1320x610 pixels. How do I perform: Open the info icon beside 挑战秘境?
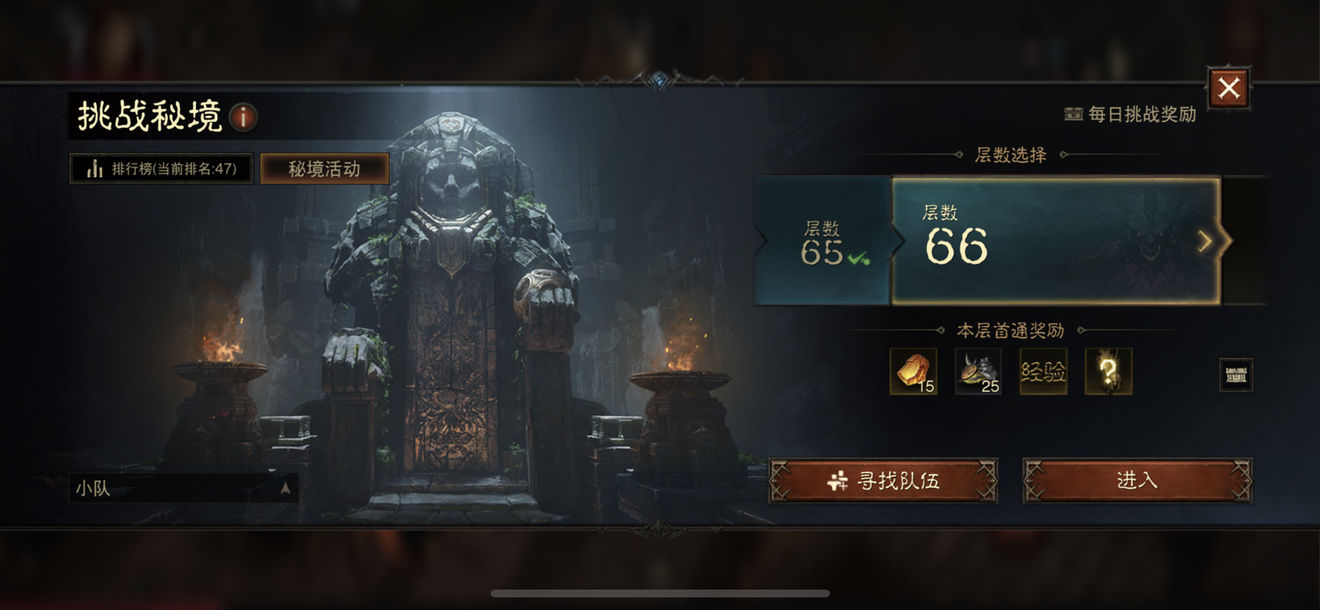(x=243, y=118)
